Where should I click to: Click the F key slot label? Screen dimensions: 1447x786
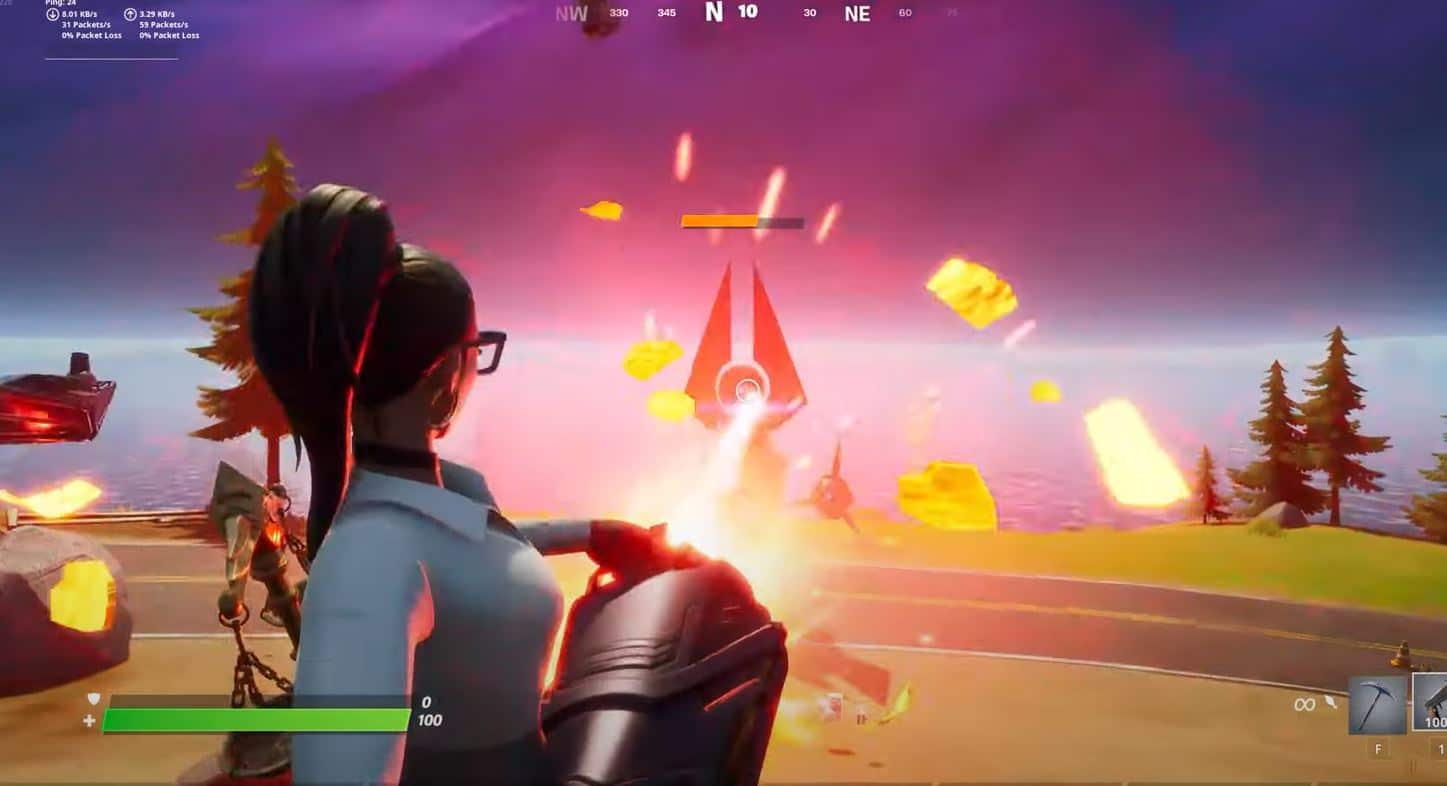pyautogui.click(x=1378, y=749)
